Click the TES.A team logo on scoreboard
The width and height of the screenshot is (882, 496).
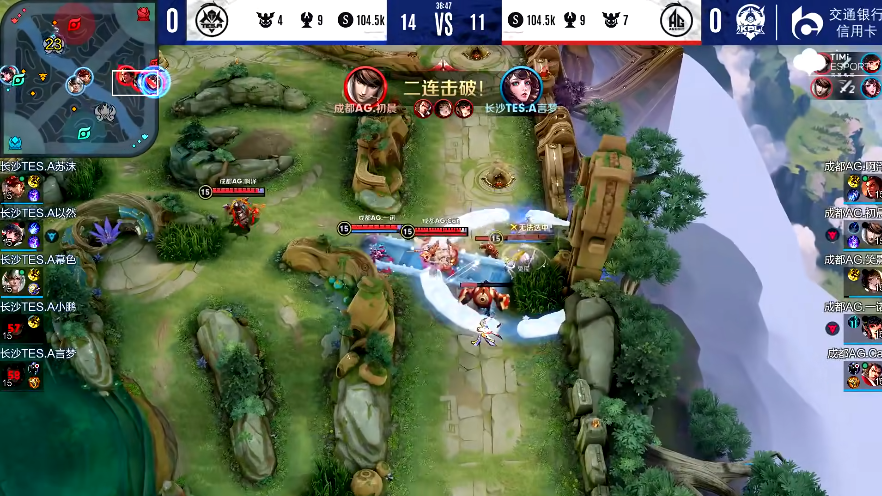[211, 20]
